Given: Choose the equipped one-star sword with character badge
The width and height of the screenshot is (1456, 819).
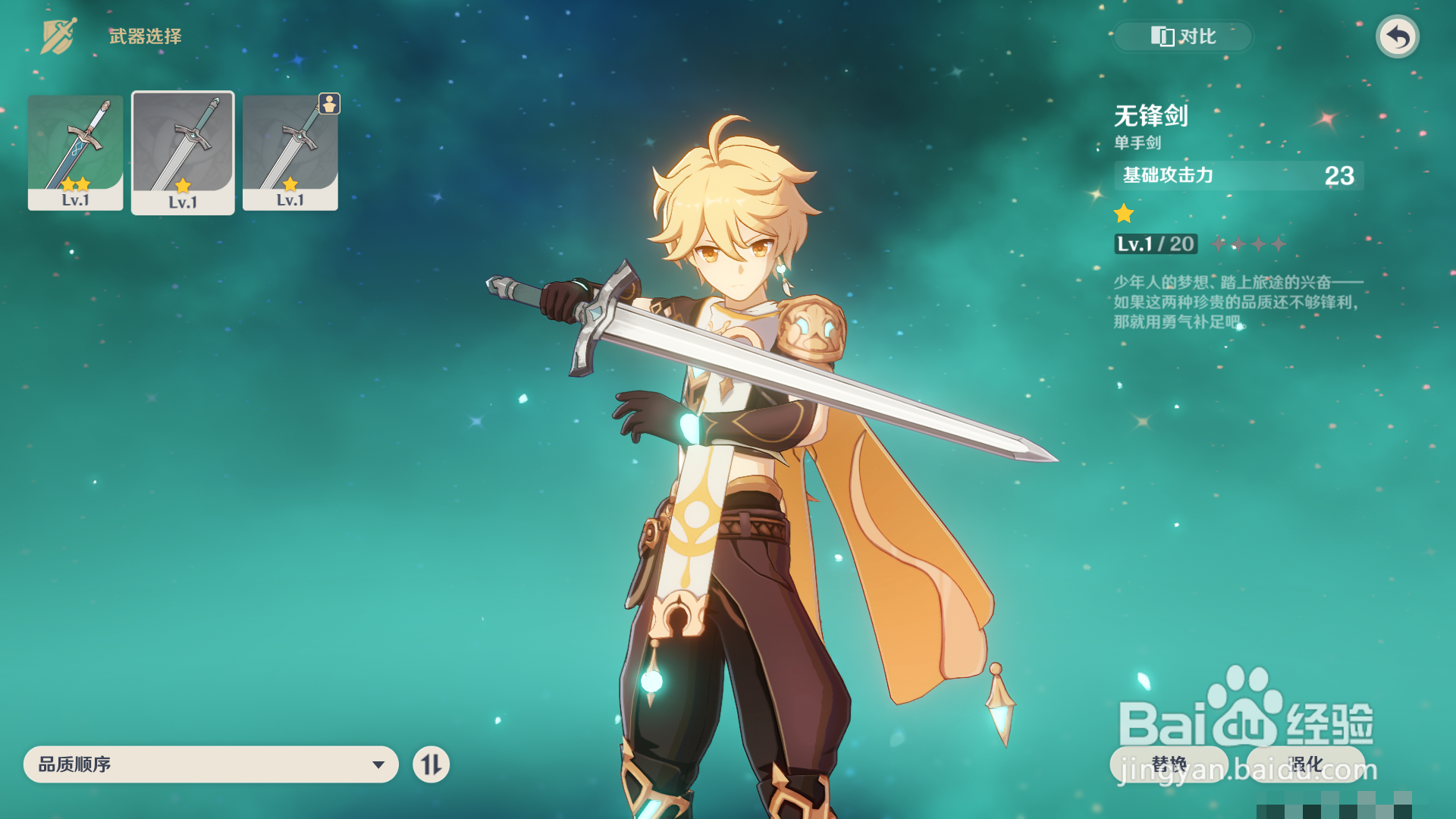Looking at the screenshot, I should pos(290,152).
